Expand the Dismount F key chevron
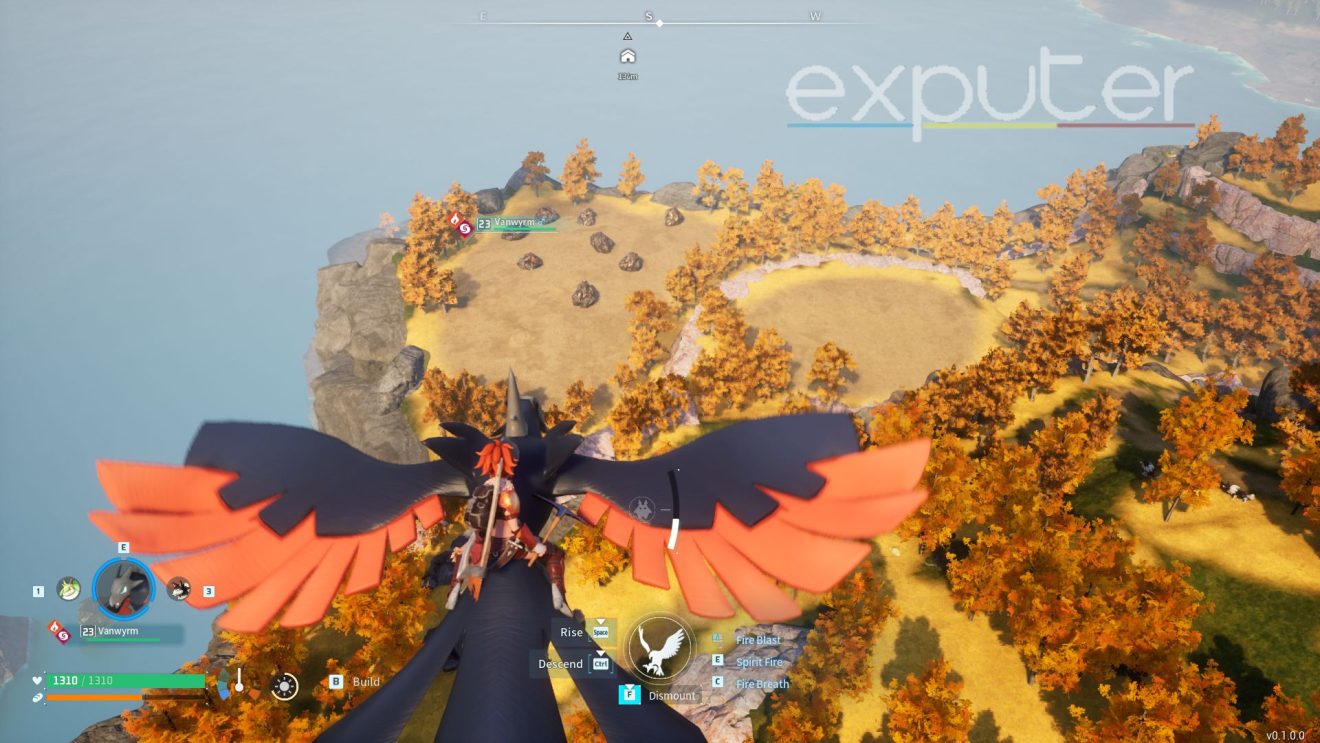Image resolution: width=1320 pixels, height=743 pixels. point(630,687)
